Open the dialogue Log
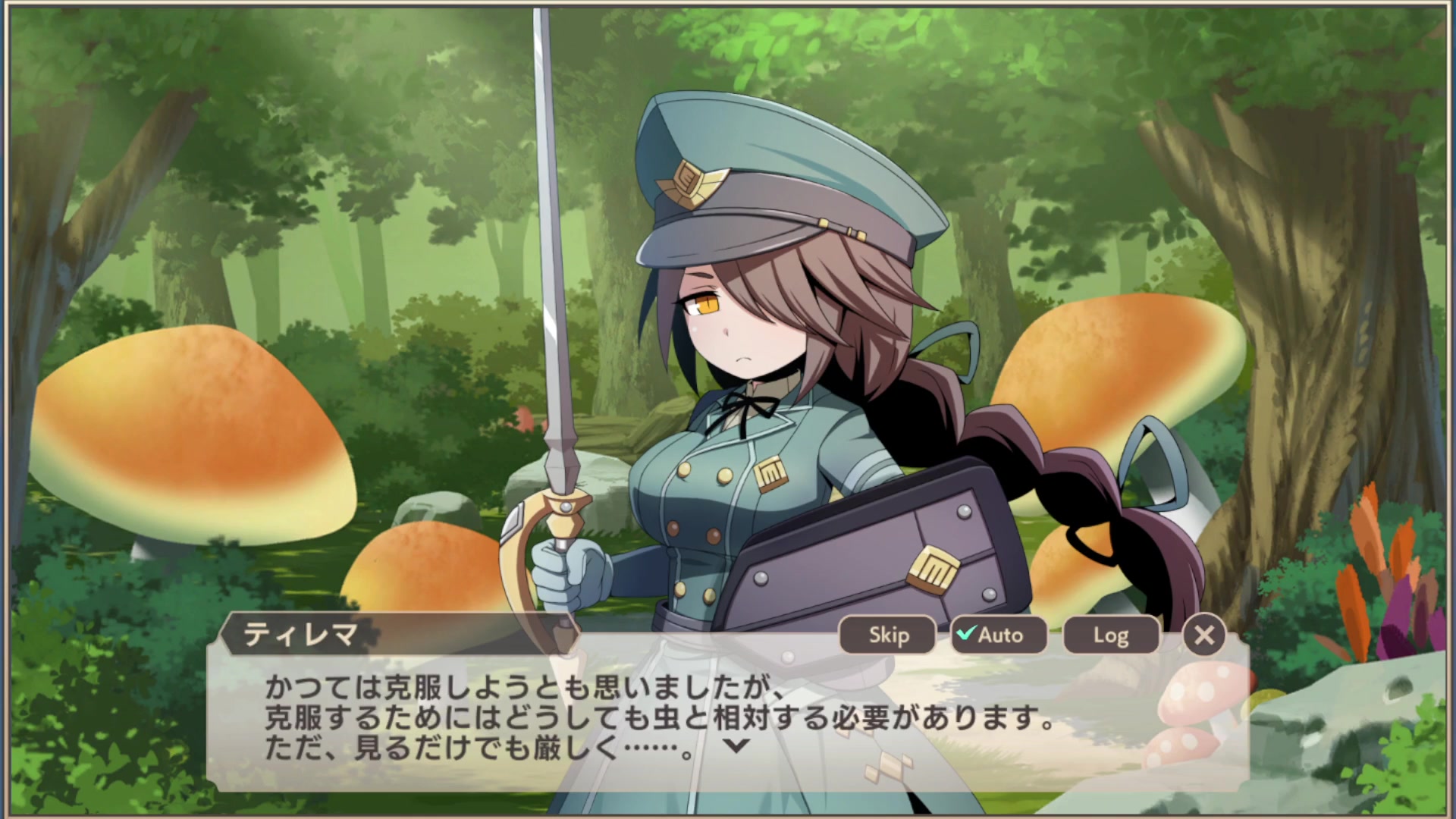The image size is (1456, 819). pyautogui.click(x=1111, y=635)
